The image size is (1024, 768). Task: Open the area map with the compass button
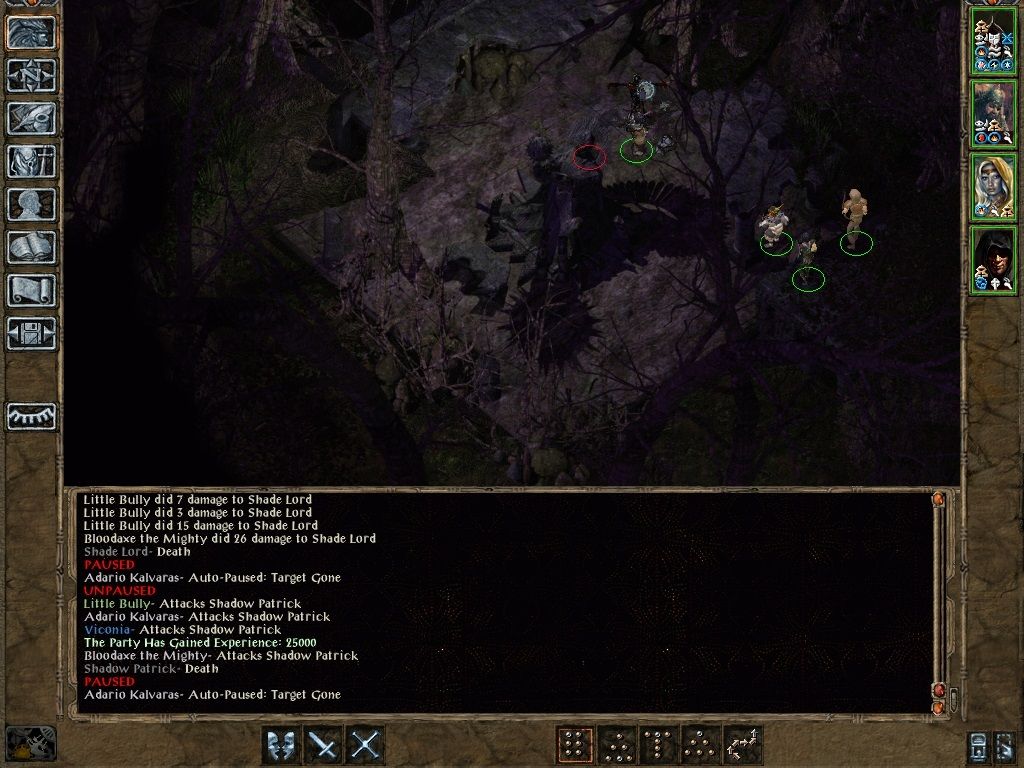(x=31, y=75)
